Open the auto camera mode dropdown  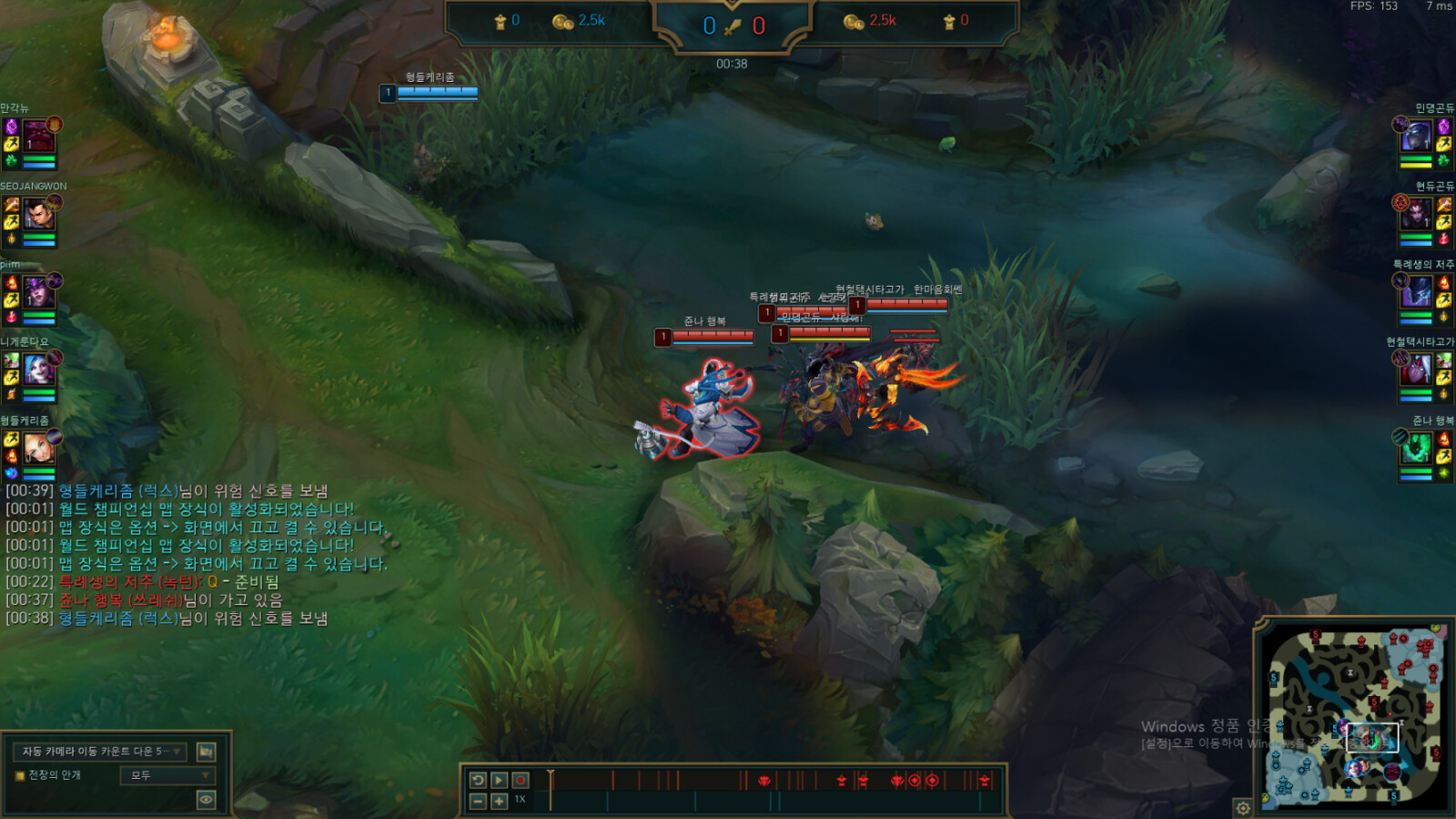102,751
